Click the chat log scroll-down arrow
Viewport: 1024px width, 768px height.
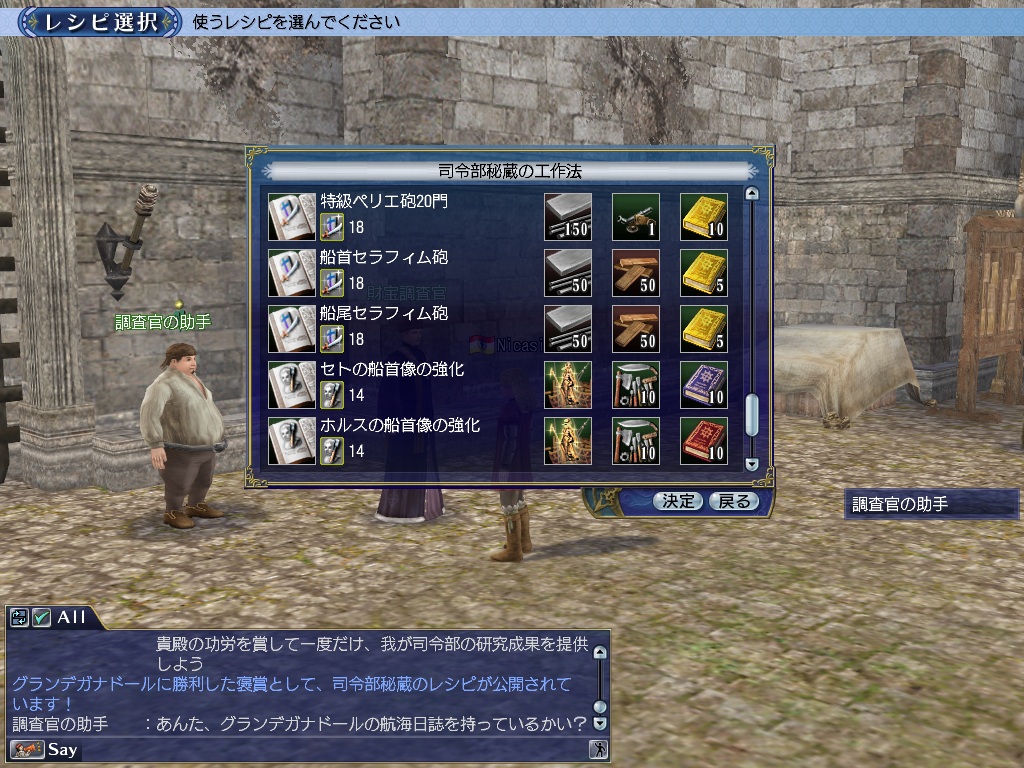600,722
